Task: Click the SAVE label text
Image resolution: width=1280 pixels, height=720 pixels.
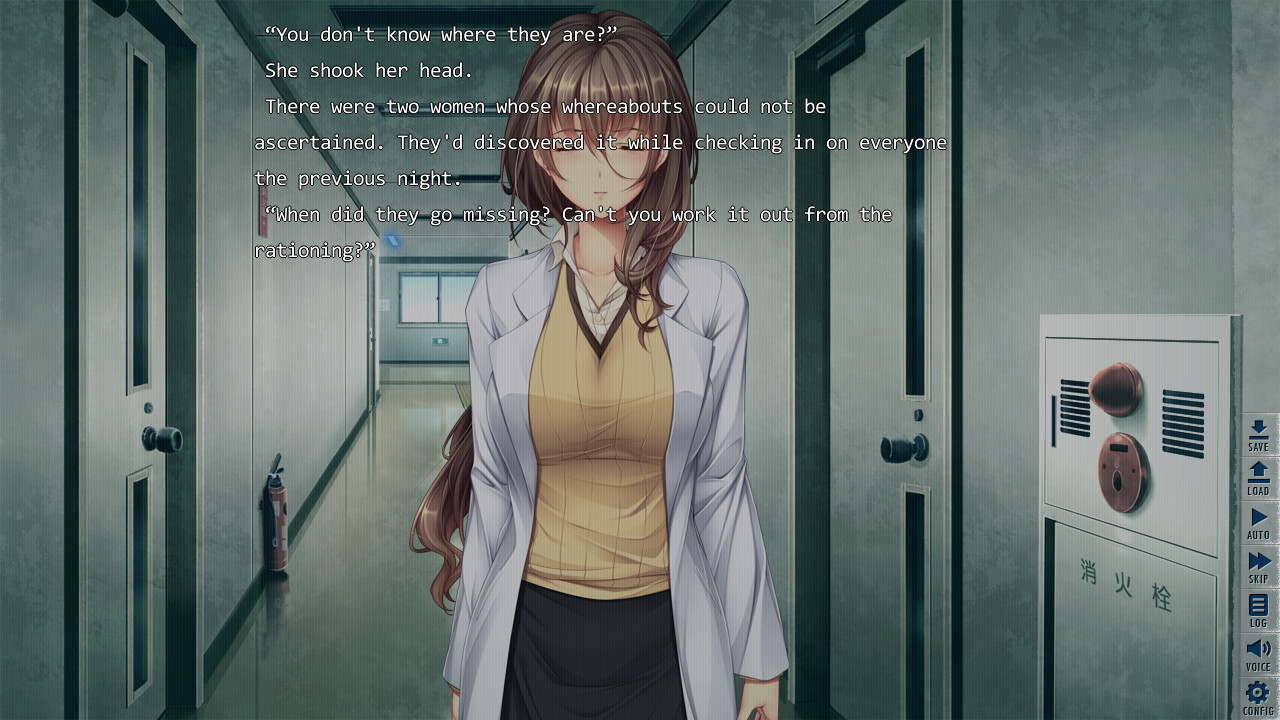Action: (x=1258, y=447)
